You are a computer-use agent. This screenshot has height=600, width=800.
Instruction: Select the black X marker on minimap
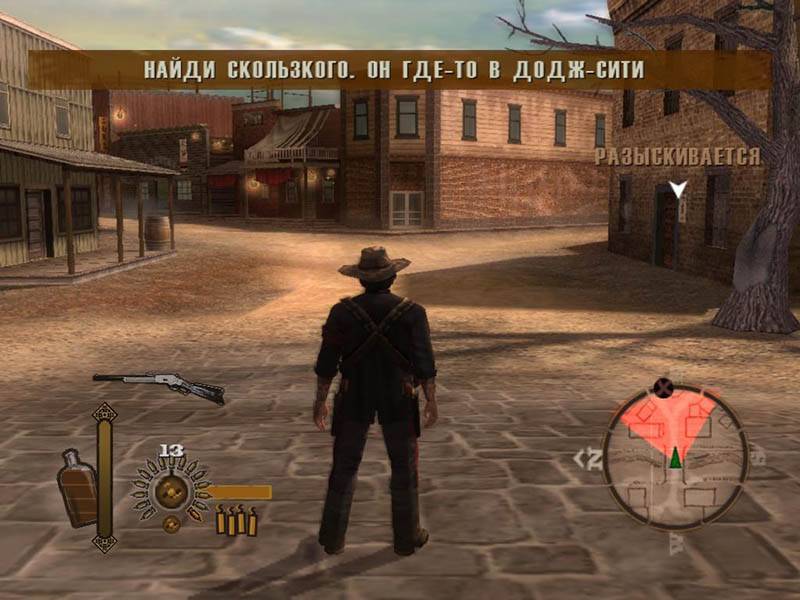point(661,387)
